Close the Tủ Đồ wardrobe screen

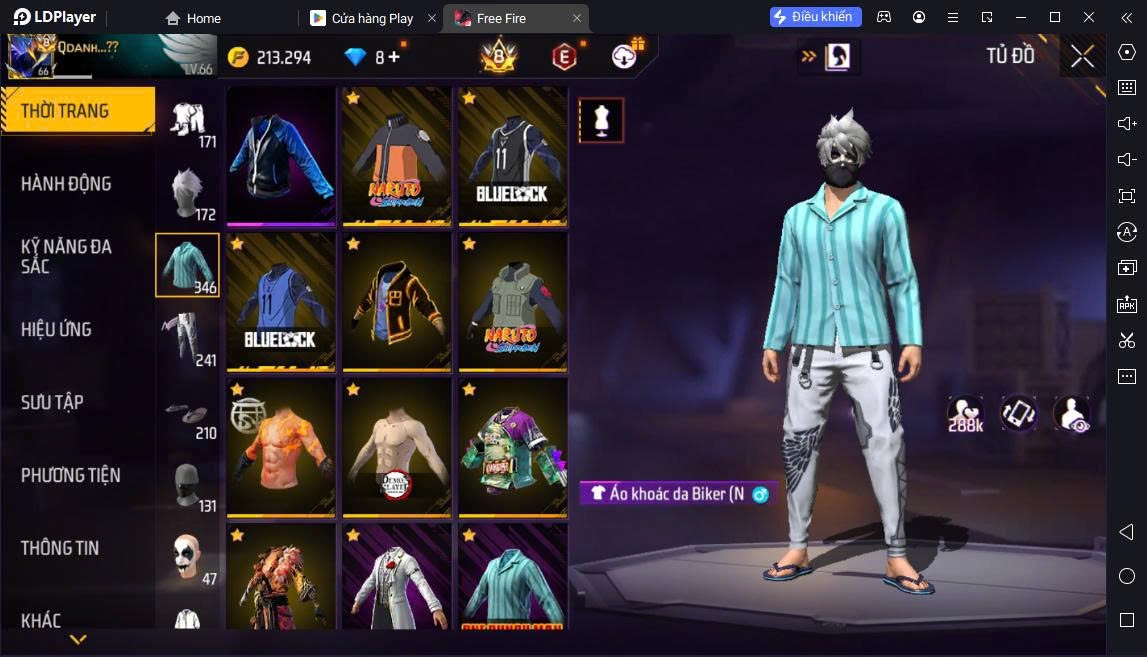[x=1082, y=57]
